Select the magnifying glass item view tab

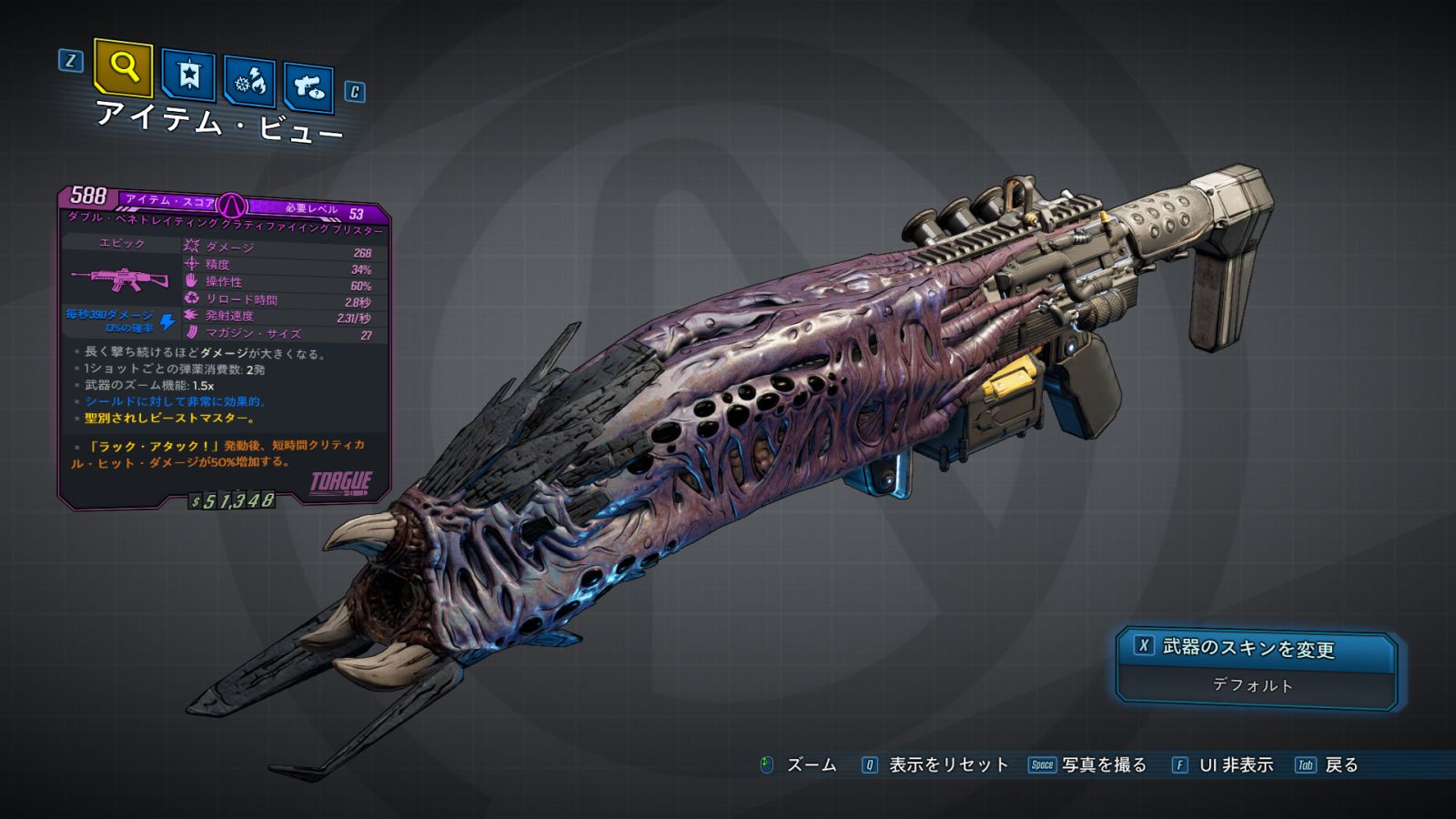click(x=123, y=67)
